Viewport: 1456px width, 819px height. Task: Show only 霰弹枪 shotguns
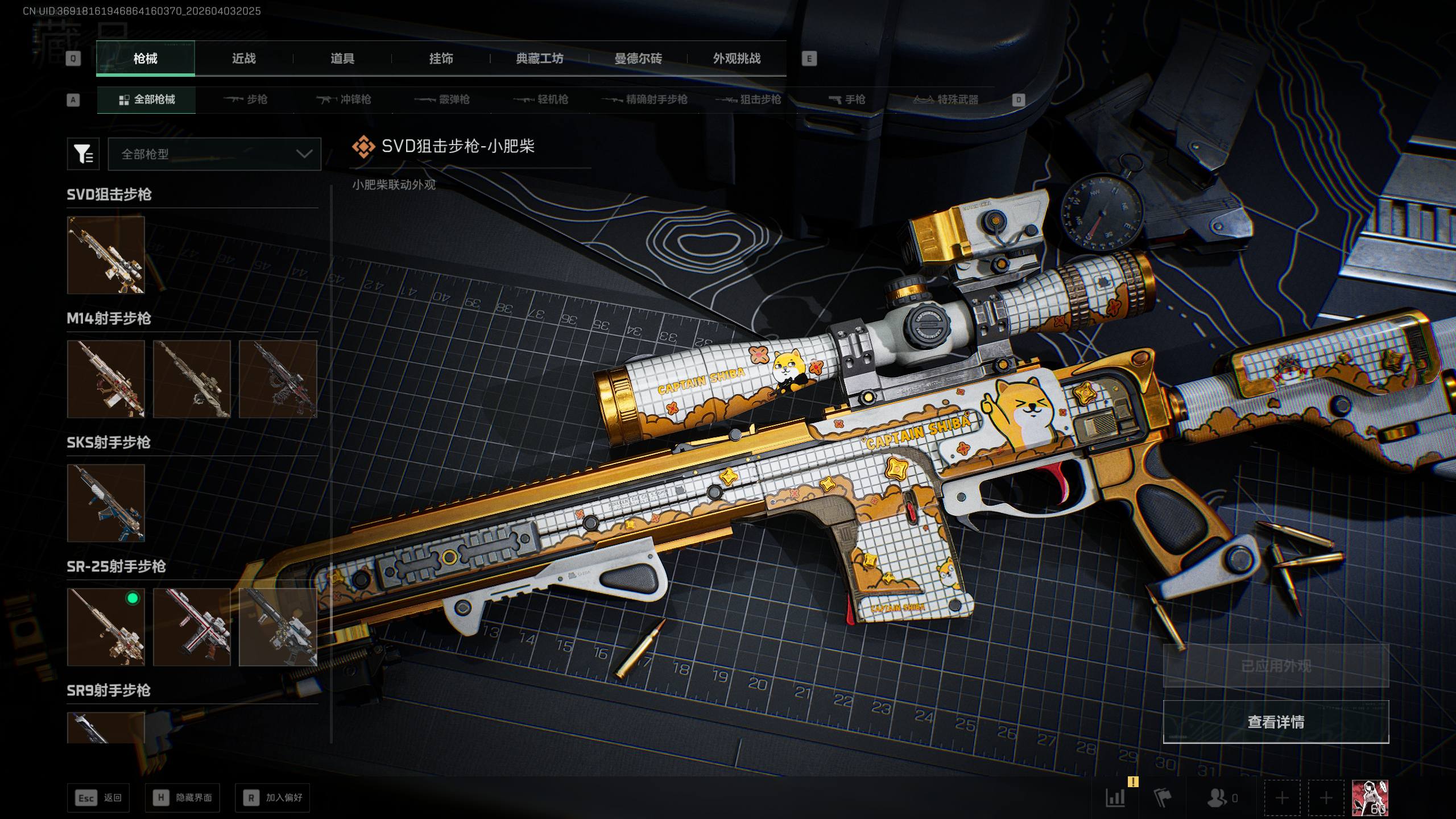[442, 100]
